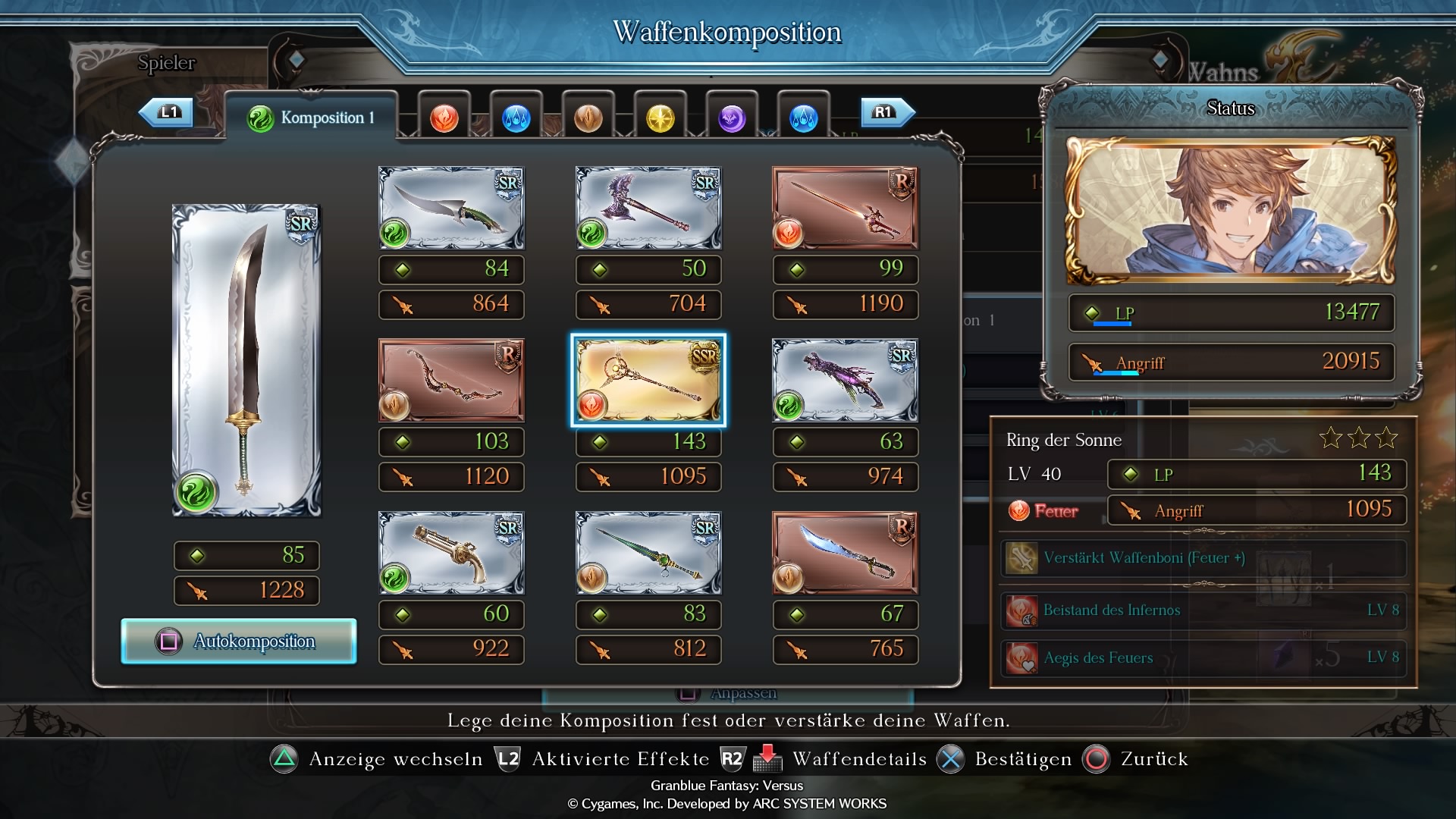Image resolution: width=1456 pixels, height=819 pixels.
Task: Choose the blue saber weapon slot
Action: click(845, 553)
